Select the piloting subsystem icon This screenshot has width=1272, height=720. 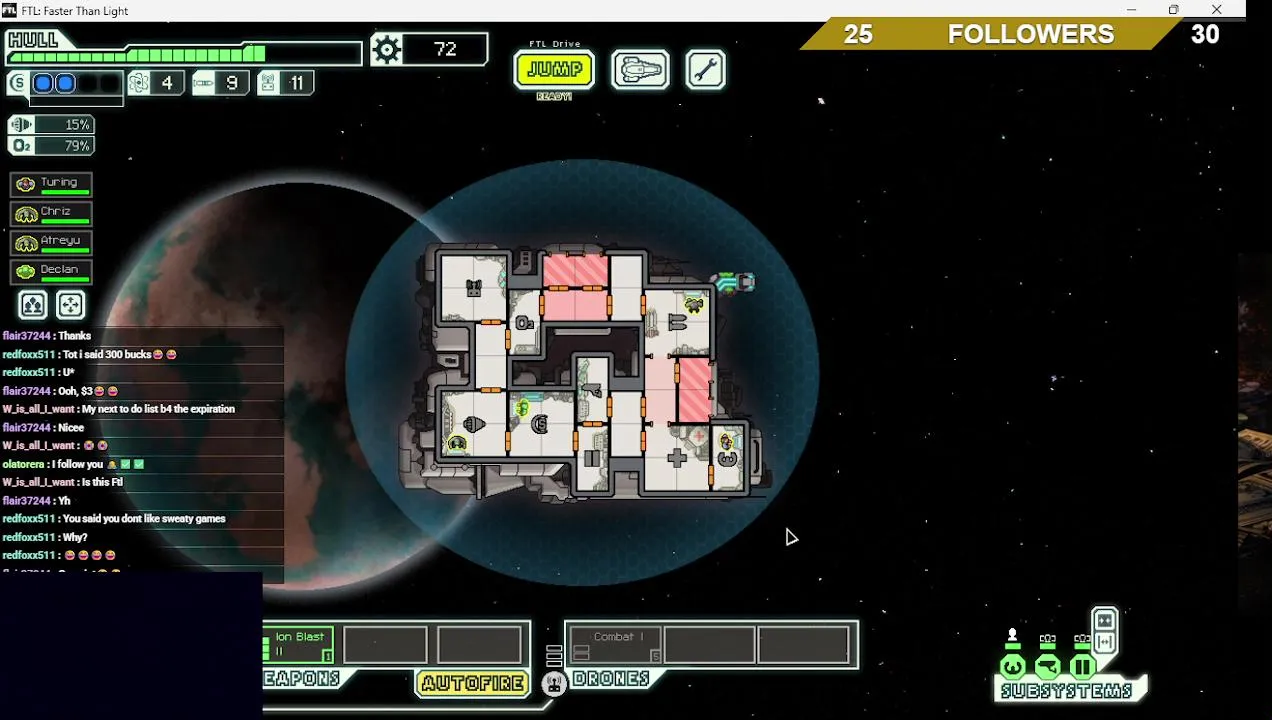[x=1013, y=665]
